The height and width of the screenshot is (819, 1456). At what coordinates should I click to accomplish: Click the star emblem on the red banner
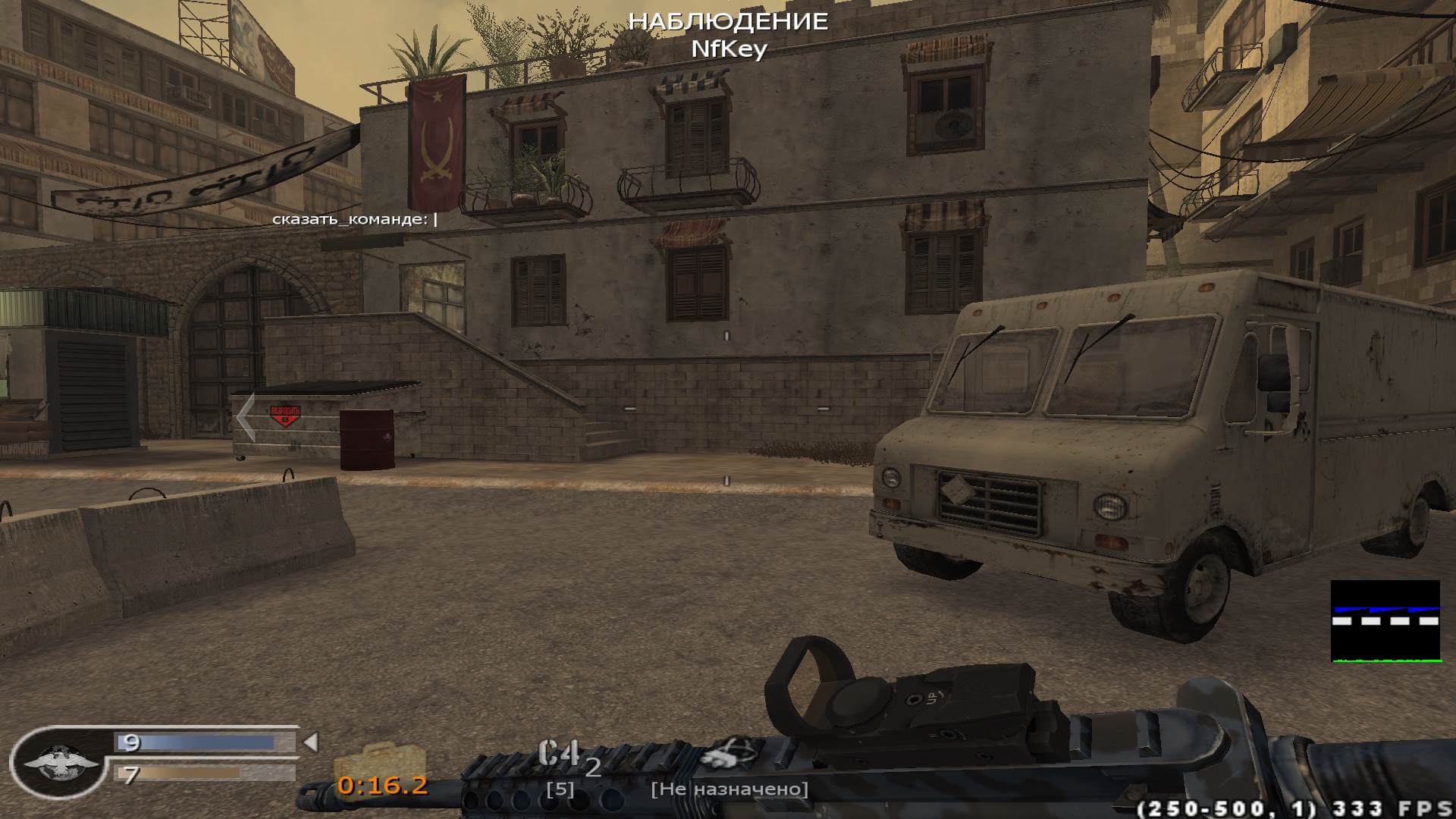pos(437,96)
